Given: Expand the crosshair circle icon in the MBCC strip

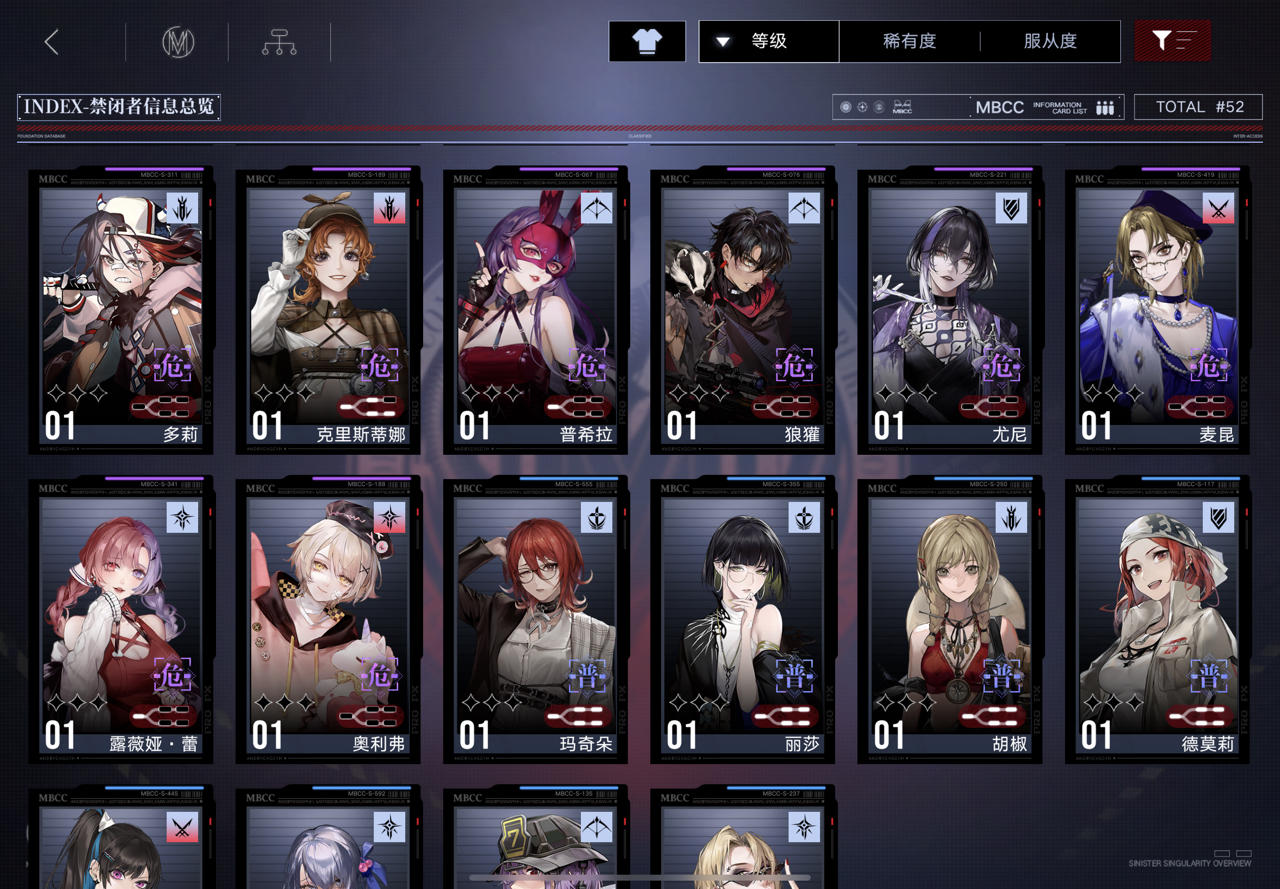Looking at the screenshot, I should pos(862,107).
